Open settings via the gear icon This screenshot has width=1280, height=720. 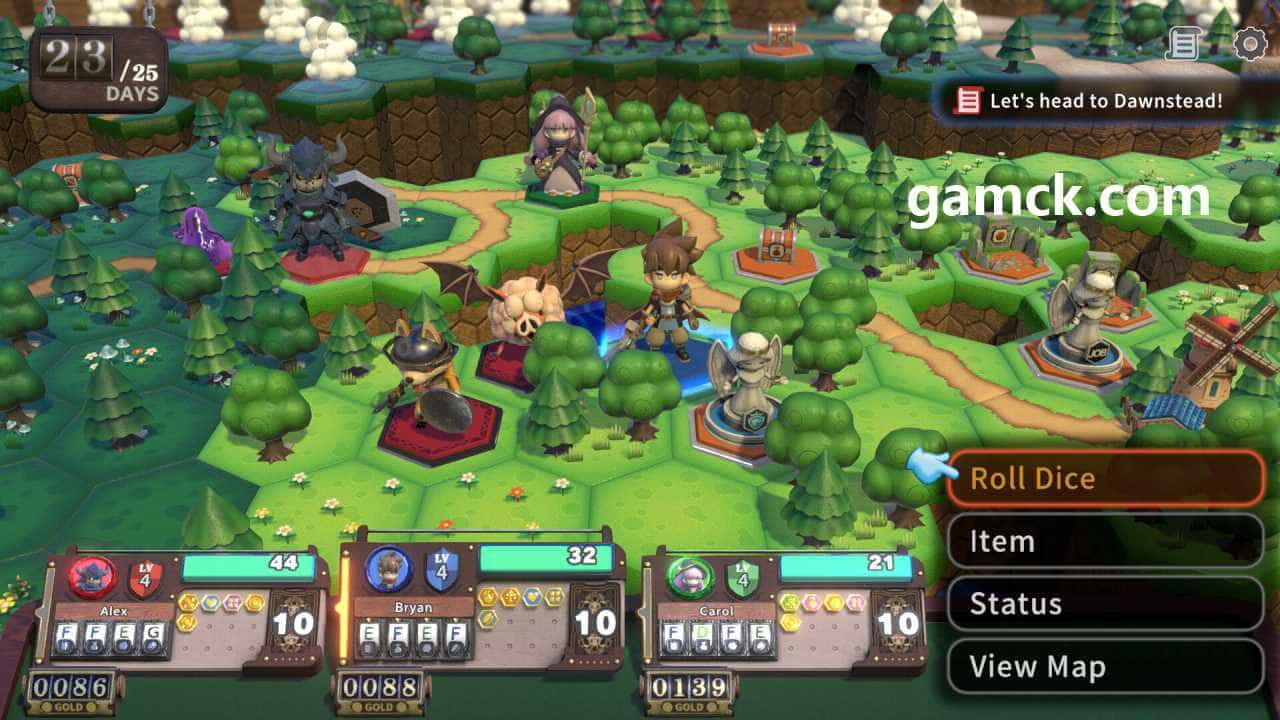(x=1250, y=44)
